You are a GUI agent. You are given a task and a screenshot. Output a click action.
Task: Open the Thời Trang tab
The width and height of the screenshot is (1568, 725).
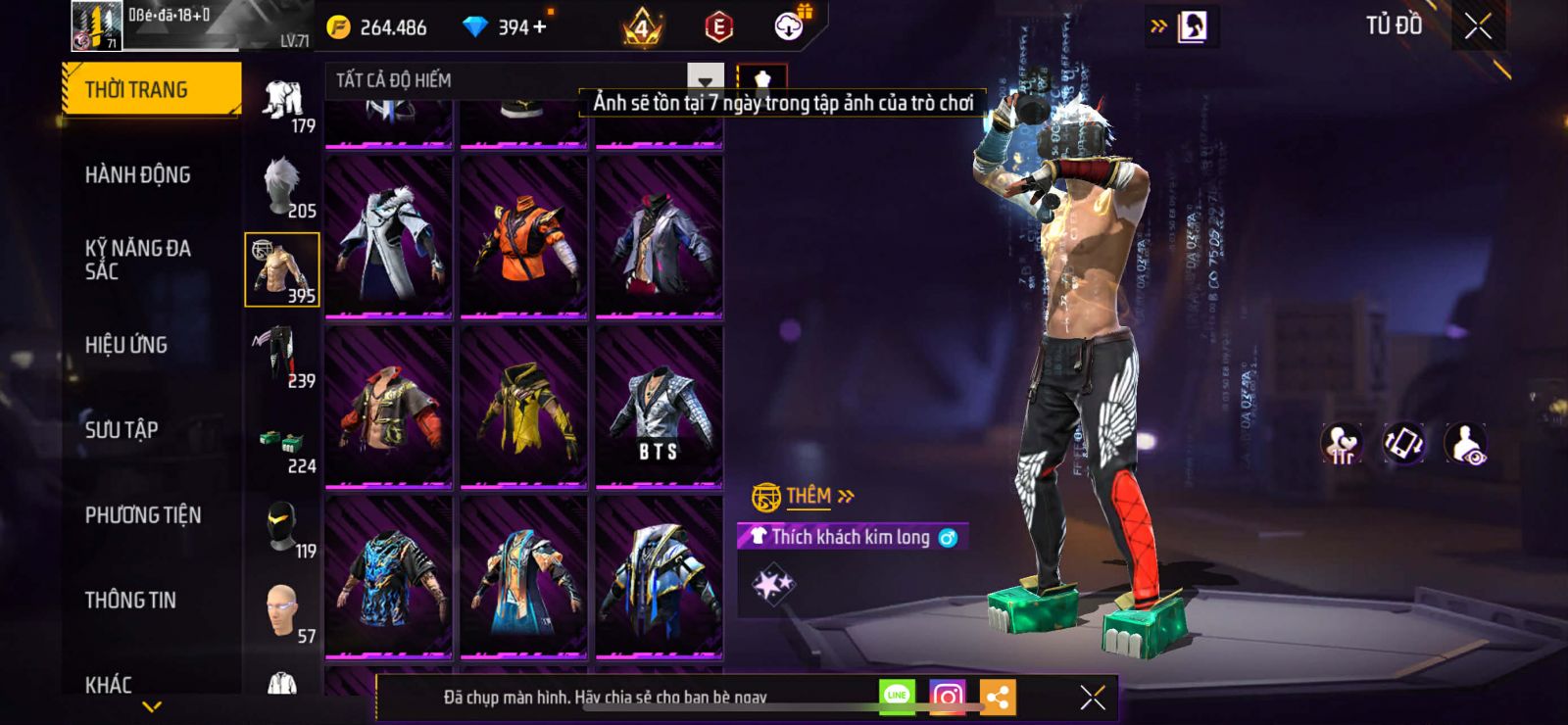coord(151,90)
